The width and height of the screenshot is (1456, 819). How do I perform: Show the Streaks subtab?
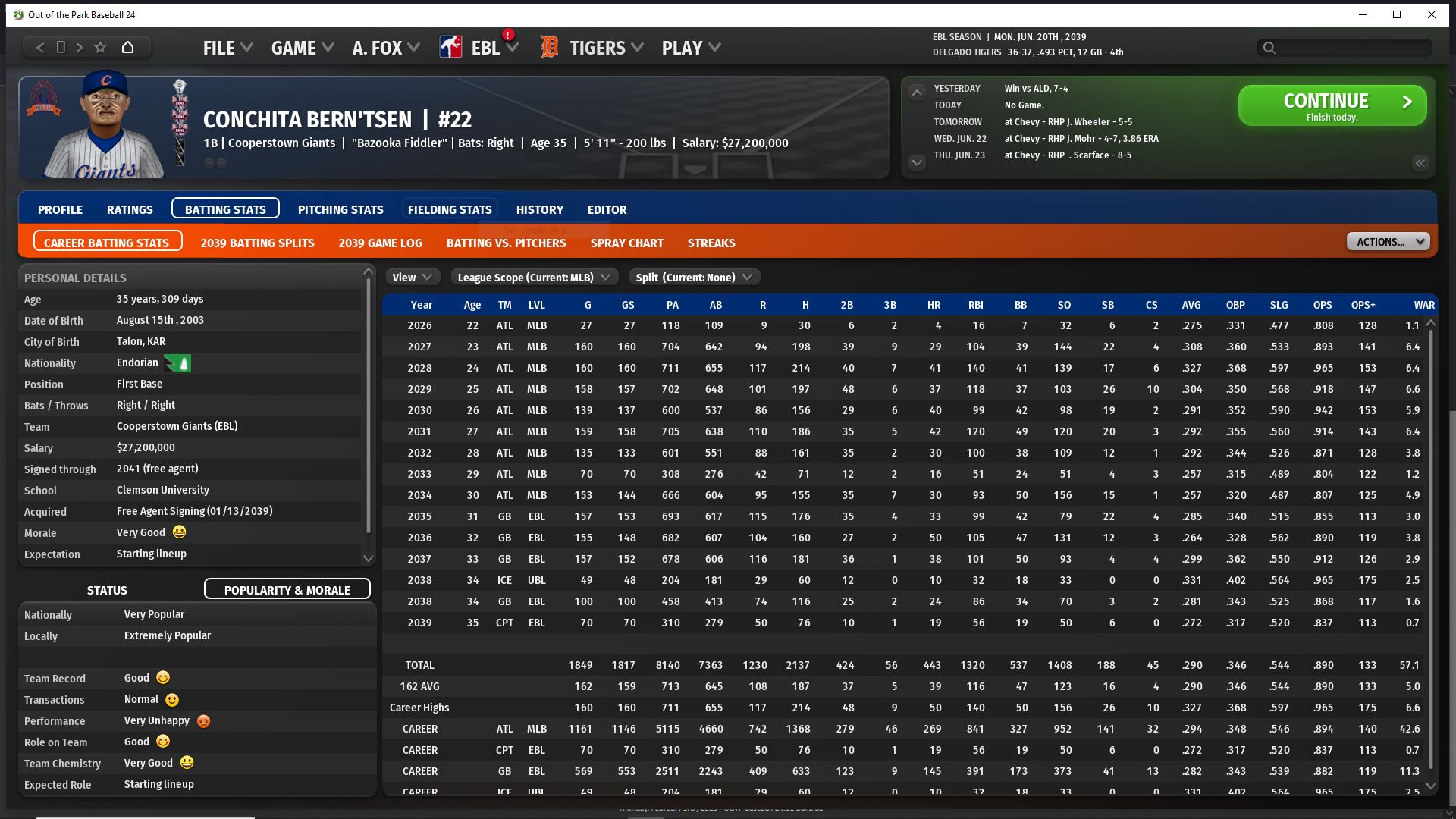(711, 243)
